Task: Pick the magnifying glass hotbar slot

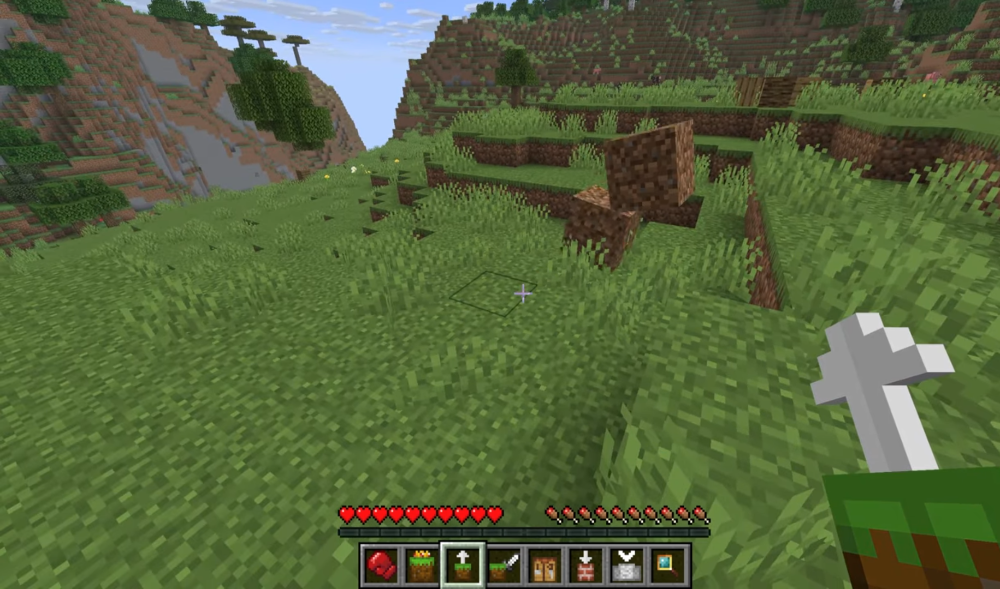Action: pyautogui.click(x=667, y=566)
